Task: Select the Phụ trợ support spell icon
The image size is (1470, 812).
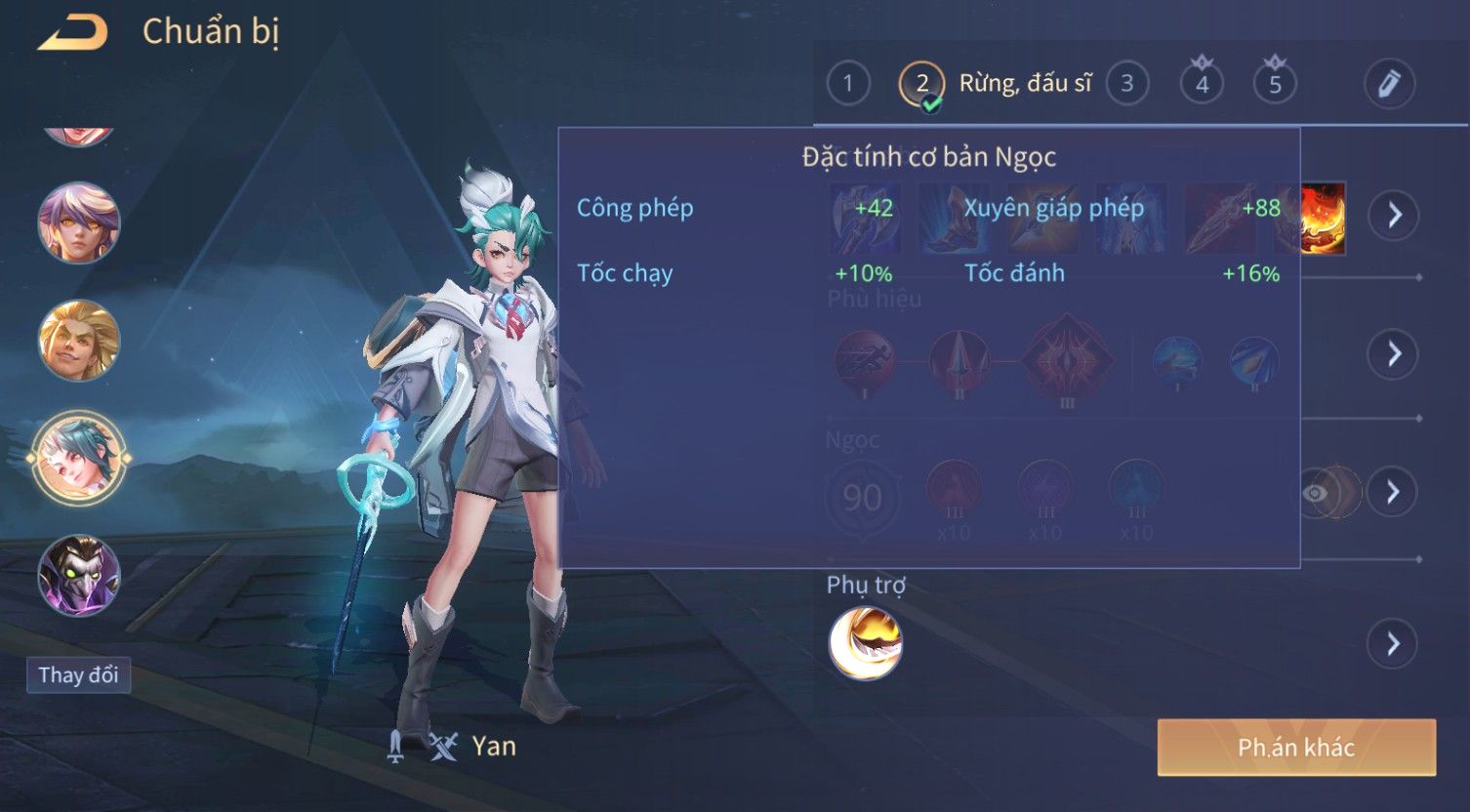Action: point(865,643)
